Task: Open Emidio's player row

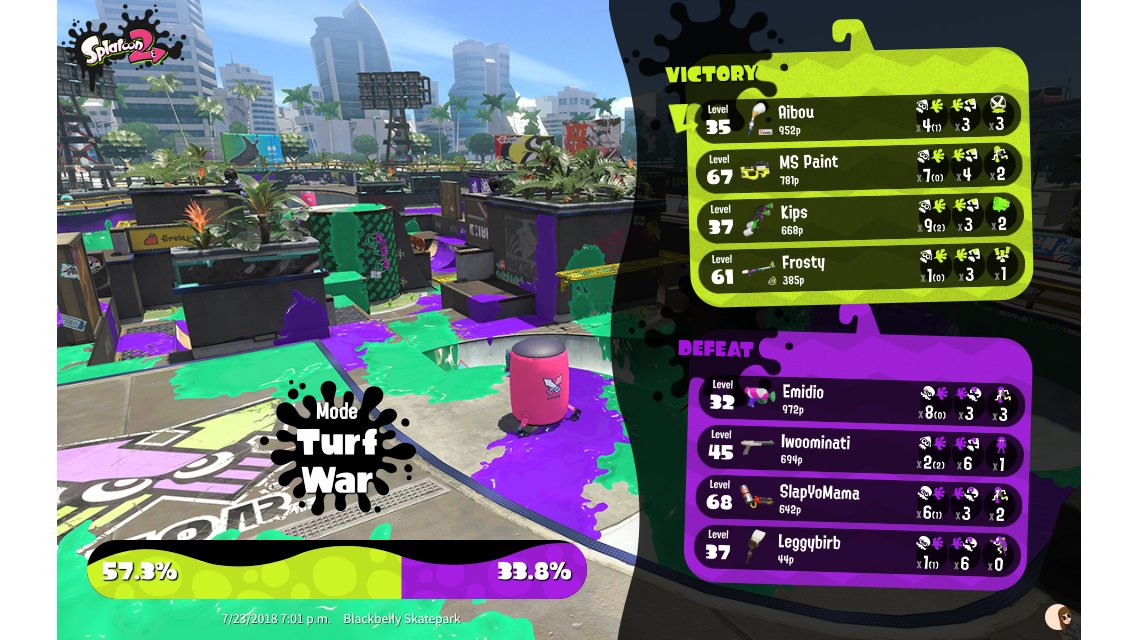Action: tap(860, 398)
